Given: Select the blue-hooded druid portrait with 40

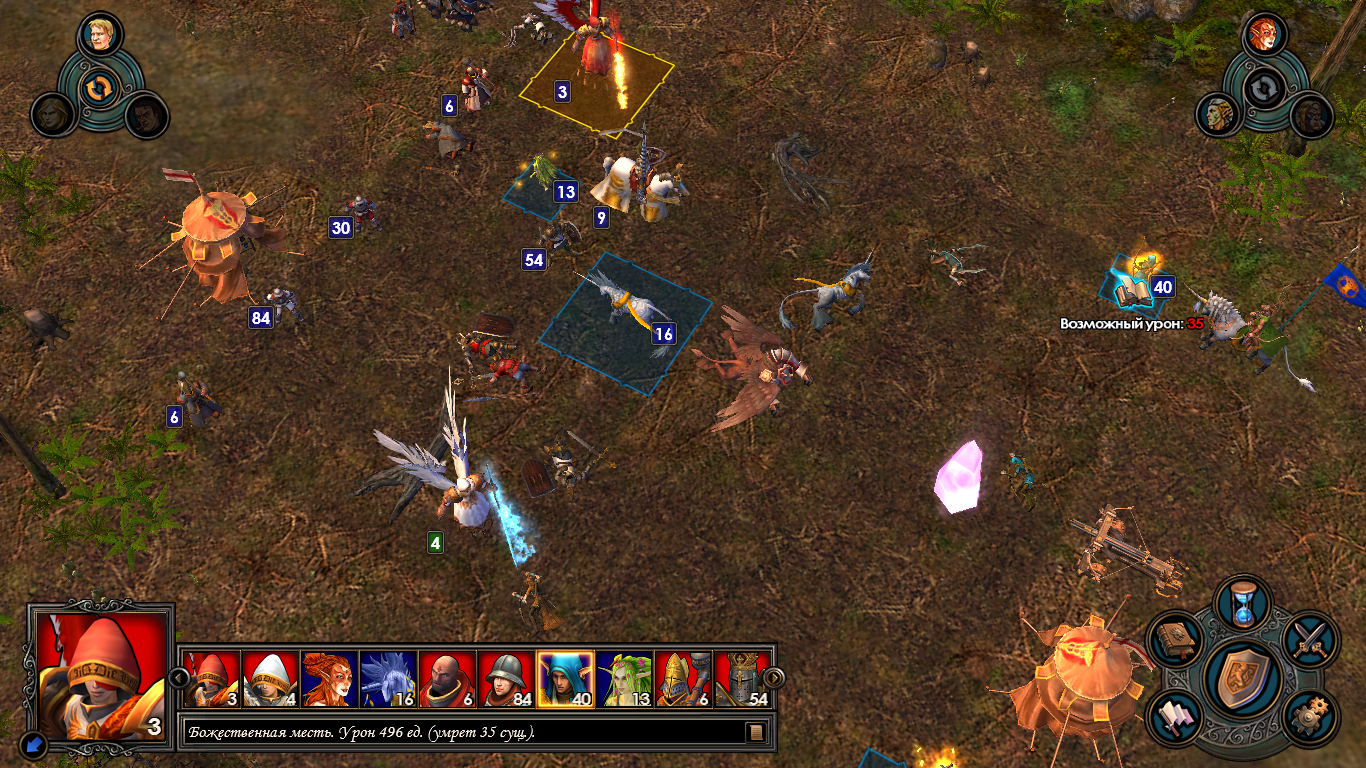Looking at the screenshot, I should 566,679.
